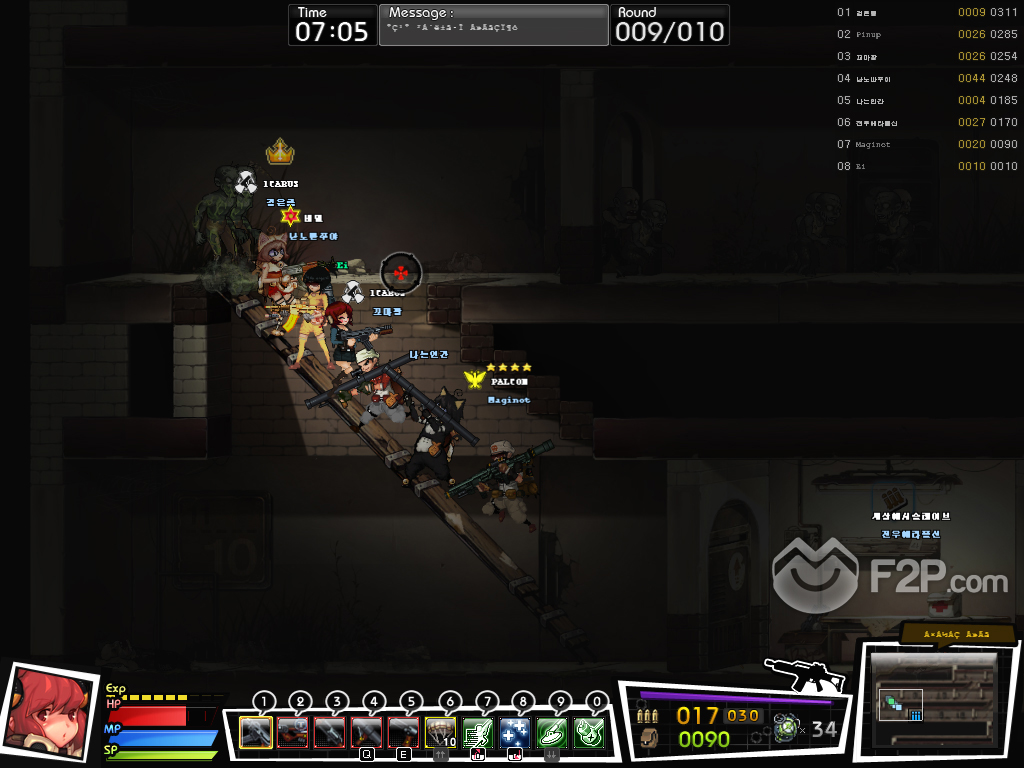
Task: Choose the weapon in hotbar slot 3
Action: tap(330, 733)
